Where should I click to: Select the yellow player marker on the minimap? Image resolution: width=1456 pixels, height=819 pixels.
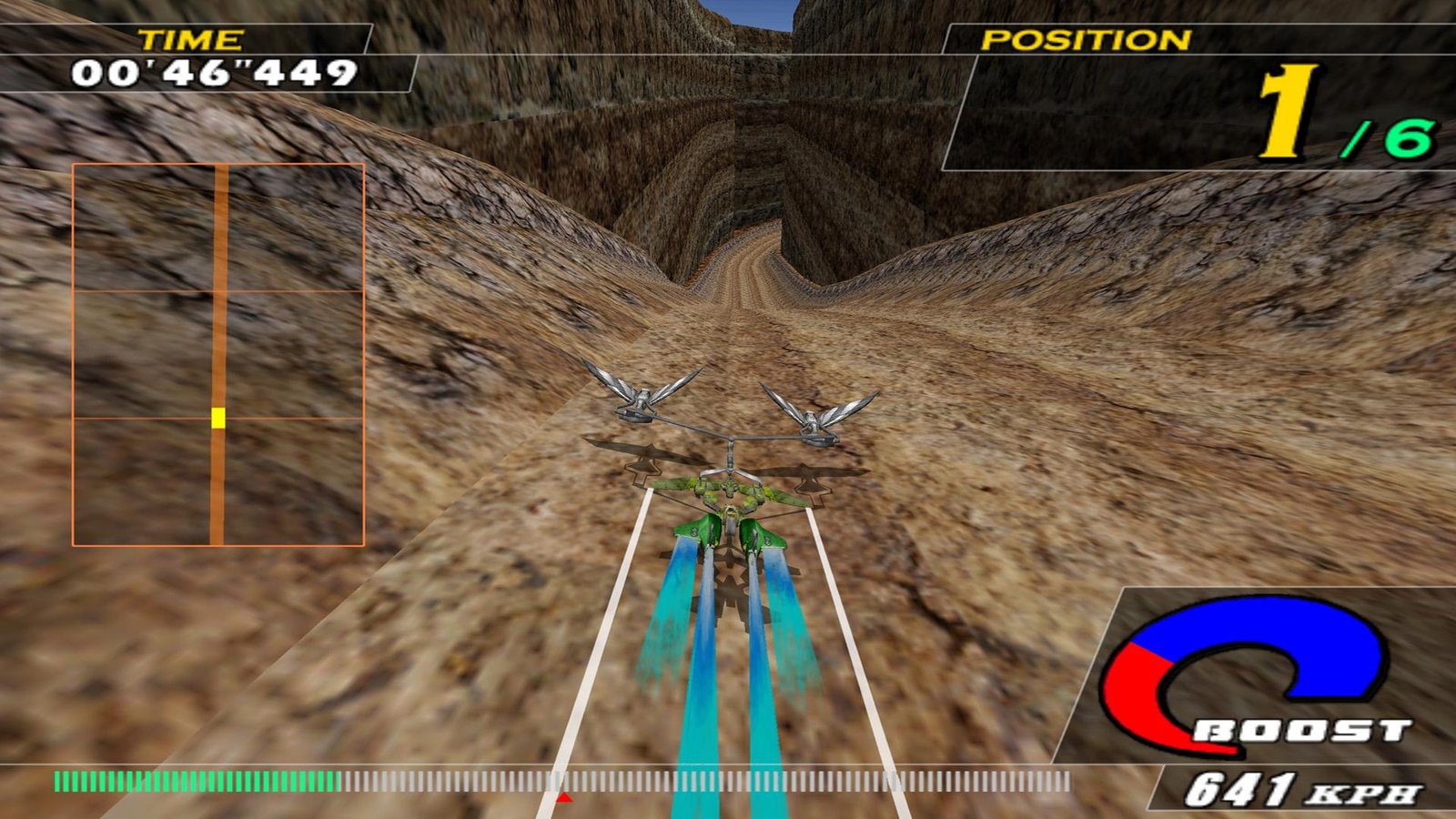coord(218,418)
